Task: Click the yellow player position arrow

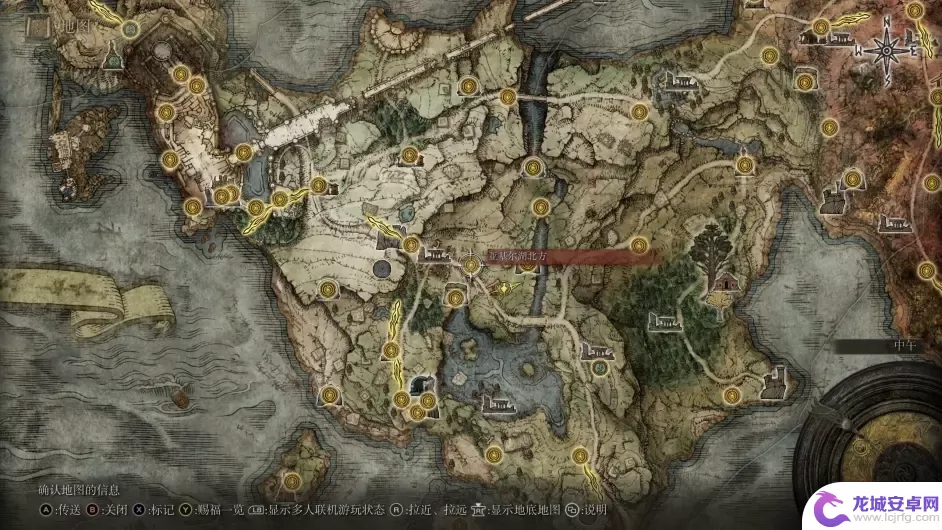Action: coord(504,288)
